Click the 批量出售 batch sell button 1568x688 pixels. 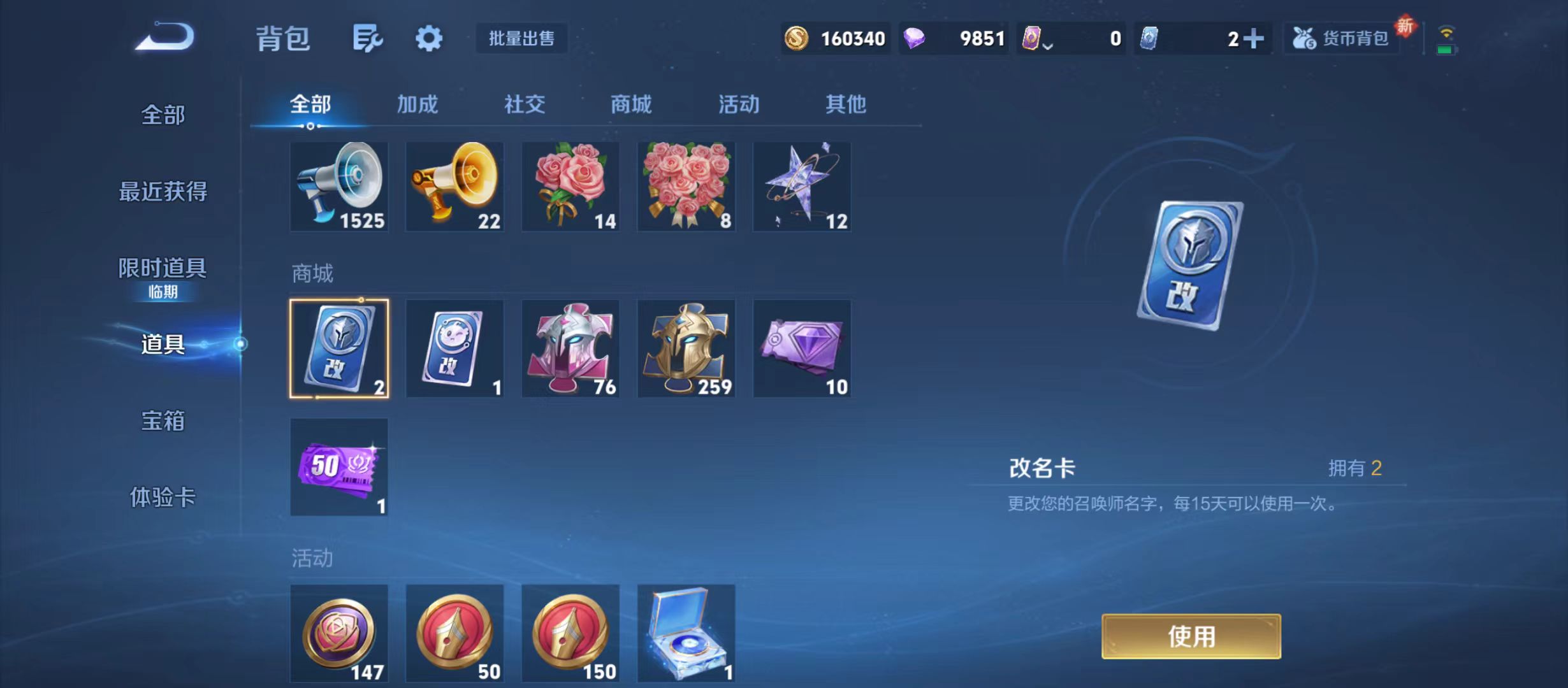coord(521,38)
